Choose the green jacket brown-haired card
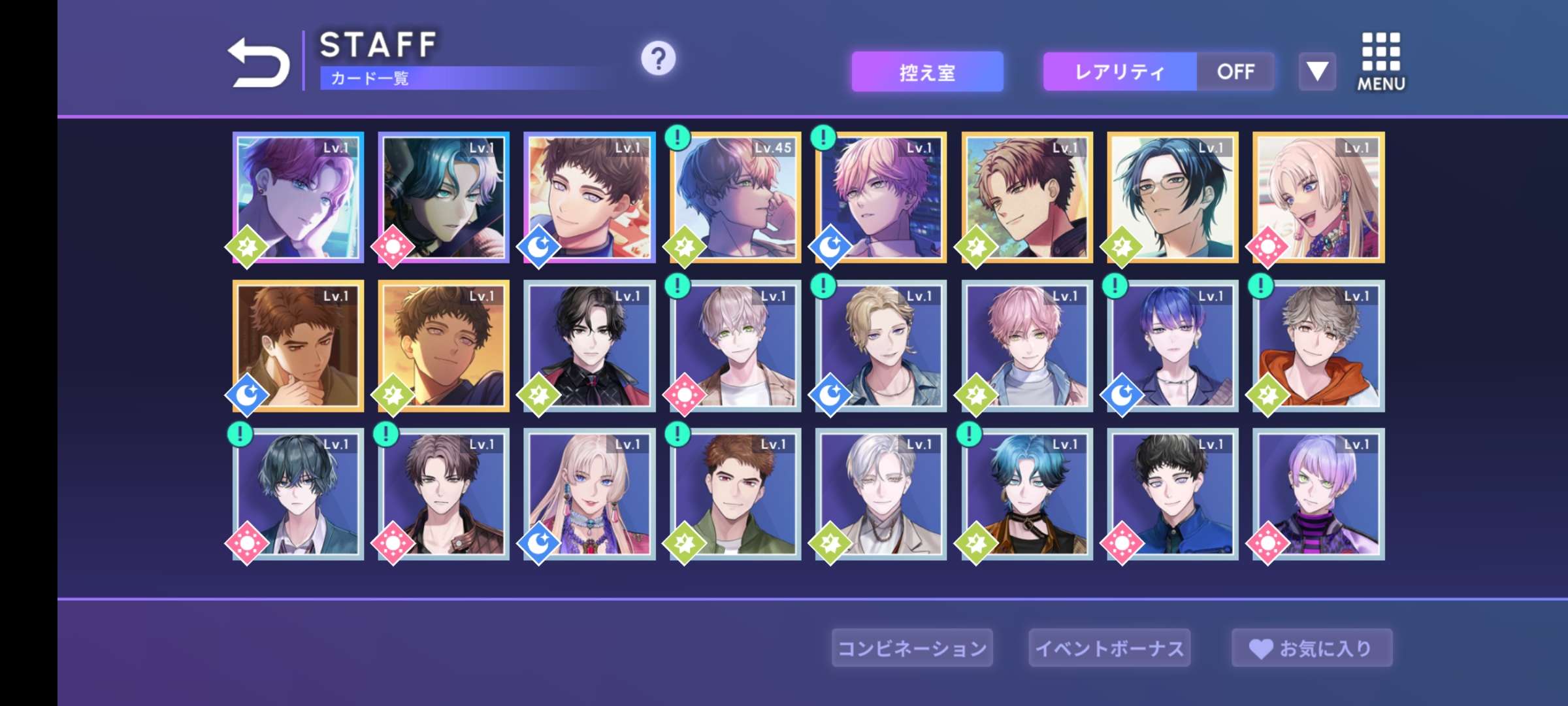The height and width of the screenshot is (706, 1568). pyautogui.click(x=736, y=494)
